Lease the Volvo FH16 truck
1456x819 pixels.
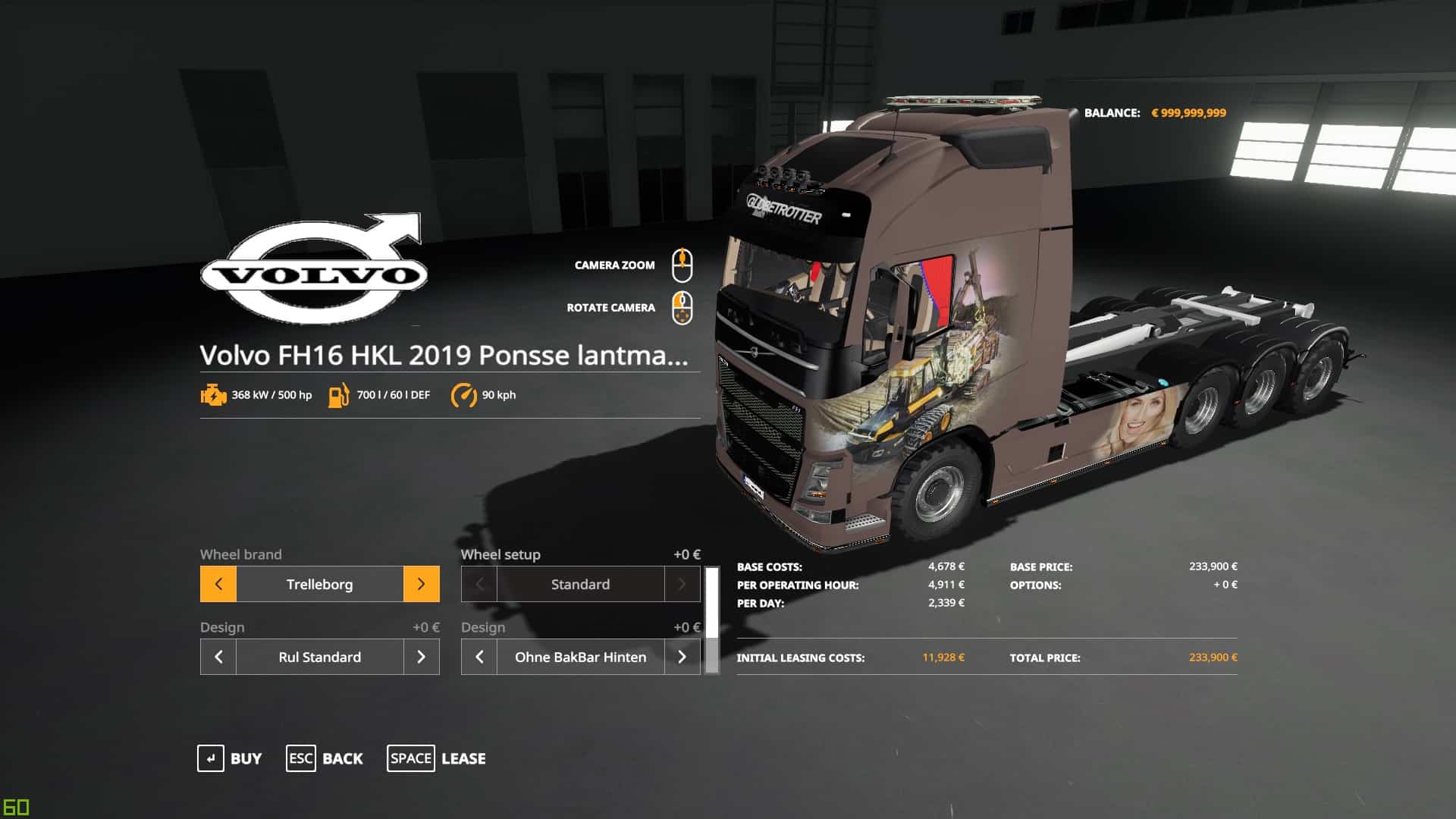pyautogui.click(x=436, y=758)
